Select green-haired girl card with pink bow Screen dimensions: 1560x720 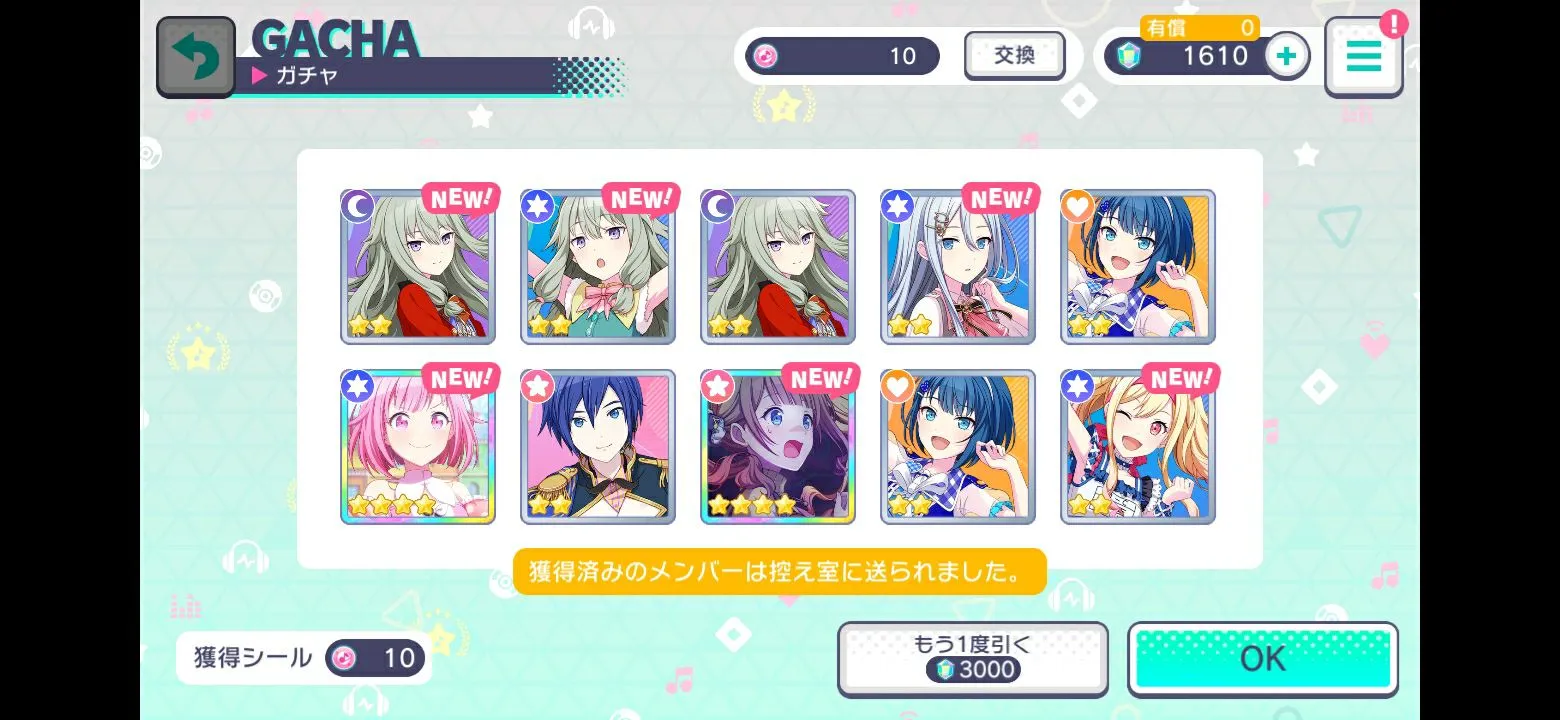[598, 267]
